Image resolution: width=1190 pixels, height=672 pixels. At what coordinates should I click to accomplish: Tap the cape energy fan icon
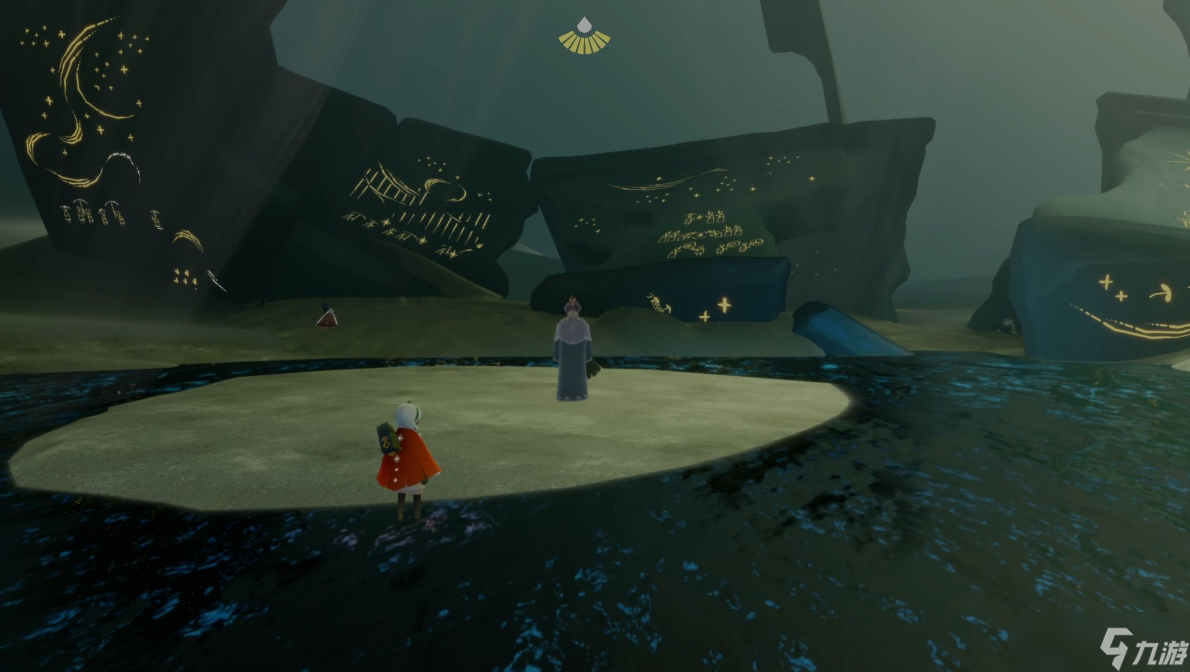[584, 36]
